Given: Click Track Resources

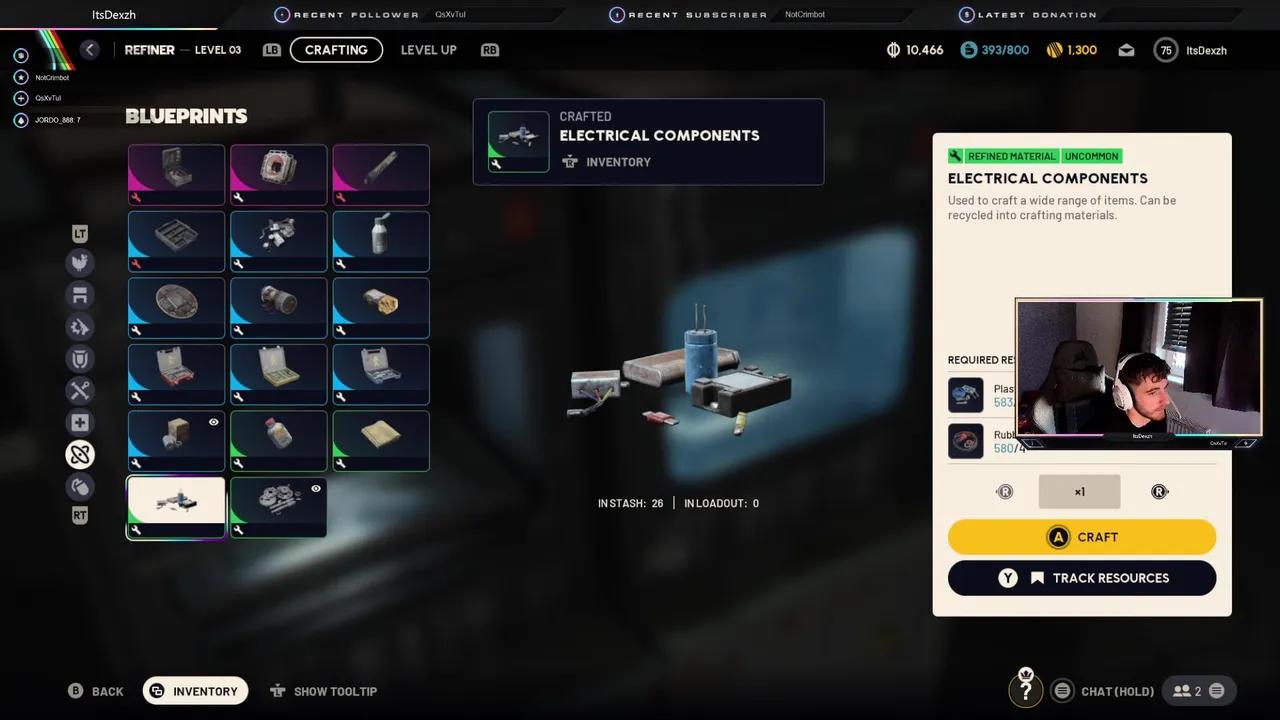Looking at the screenshot, I should (x=1082, y=577).
